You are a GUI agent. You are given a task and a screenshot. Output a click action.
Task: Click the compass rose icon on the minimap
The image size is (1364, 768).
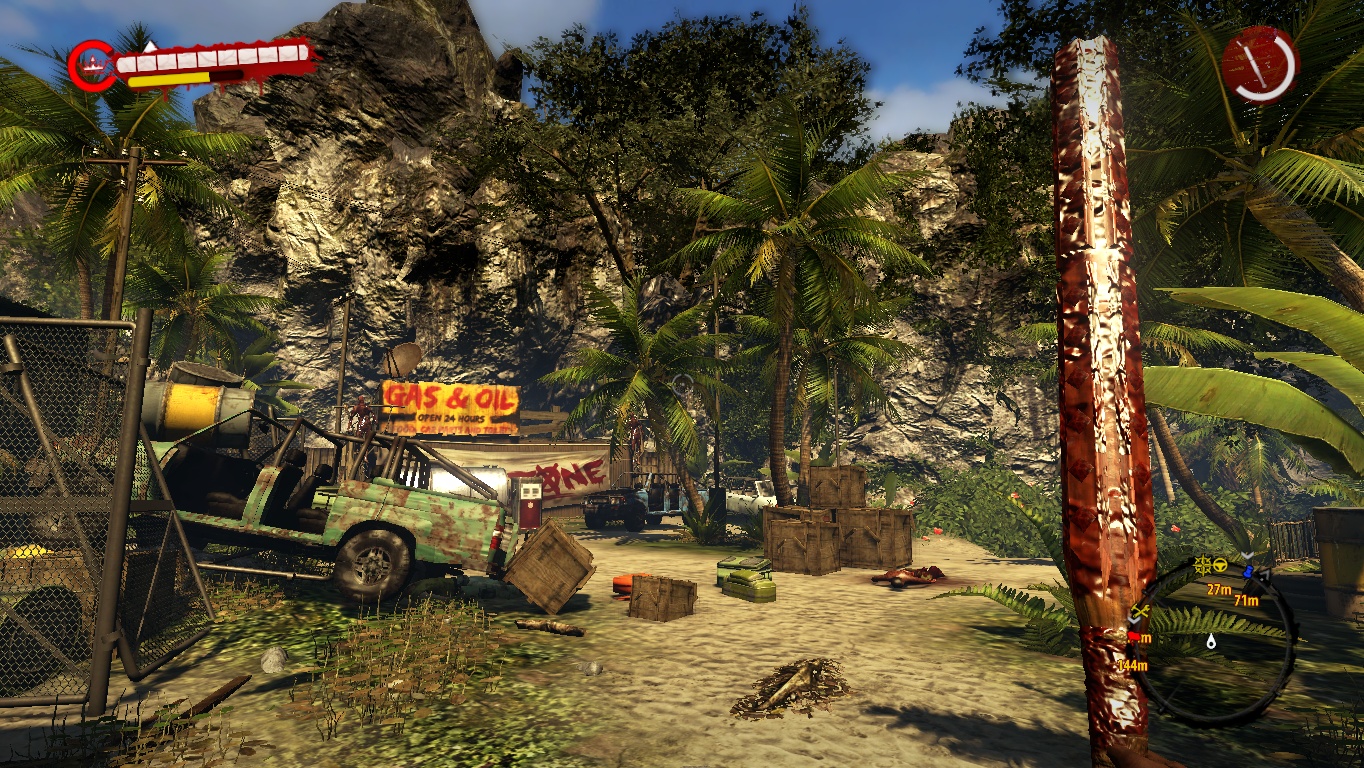pyautogui.click(x=1203, y=563)
